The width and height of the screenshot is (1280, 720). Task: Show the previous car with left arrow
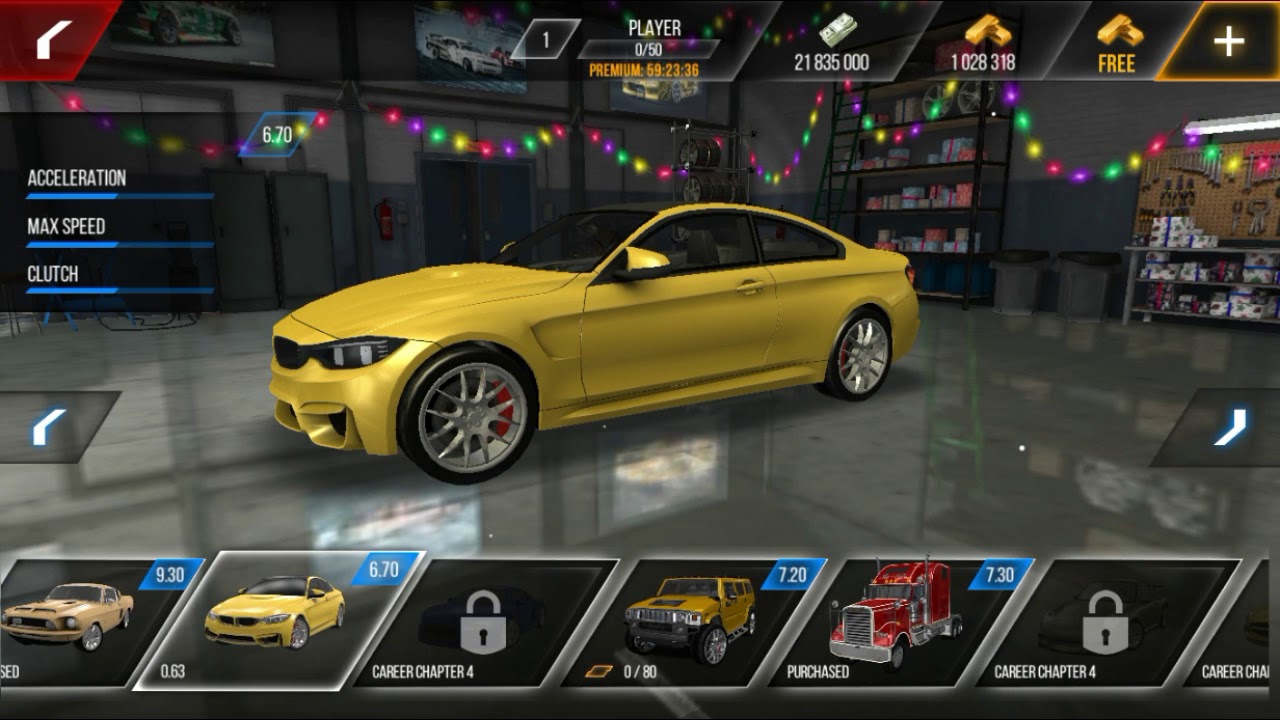pyautogui.click(x=48, y=427)
